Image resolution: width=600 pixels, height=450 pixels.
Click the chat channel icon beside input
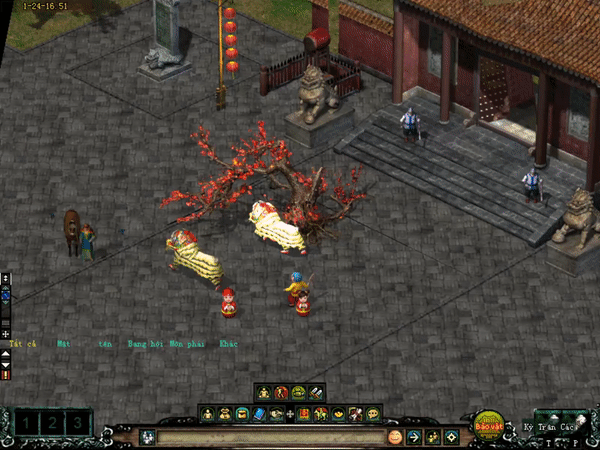[x=147, y=437]
